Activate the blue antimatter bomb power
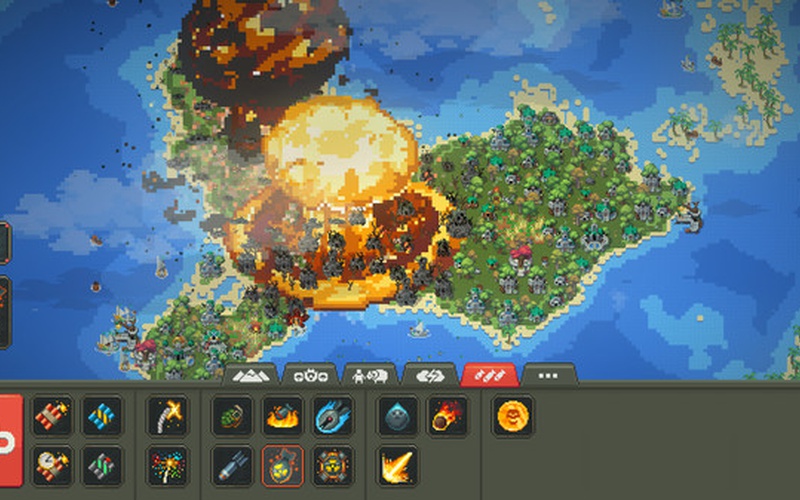 [x=332, y=415]
